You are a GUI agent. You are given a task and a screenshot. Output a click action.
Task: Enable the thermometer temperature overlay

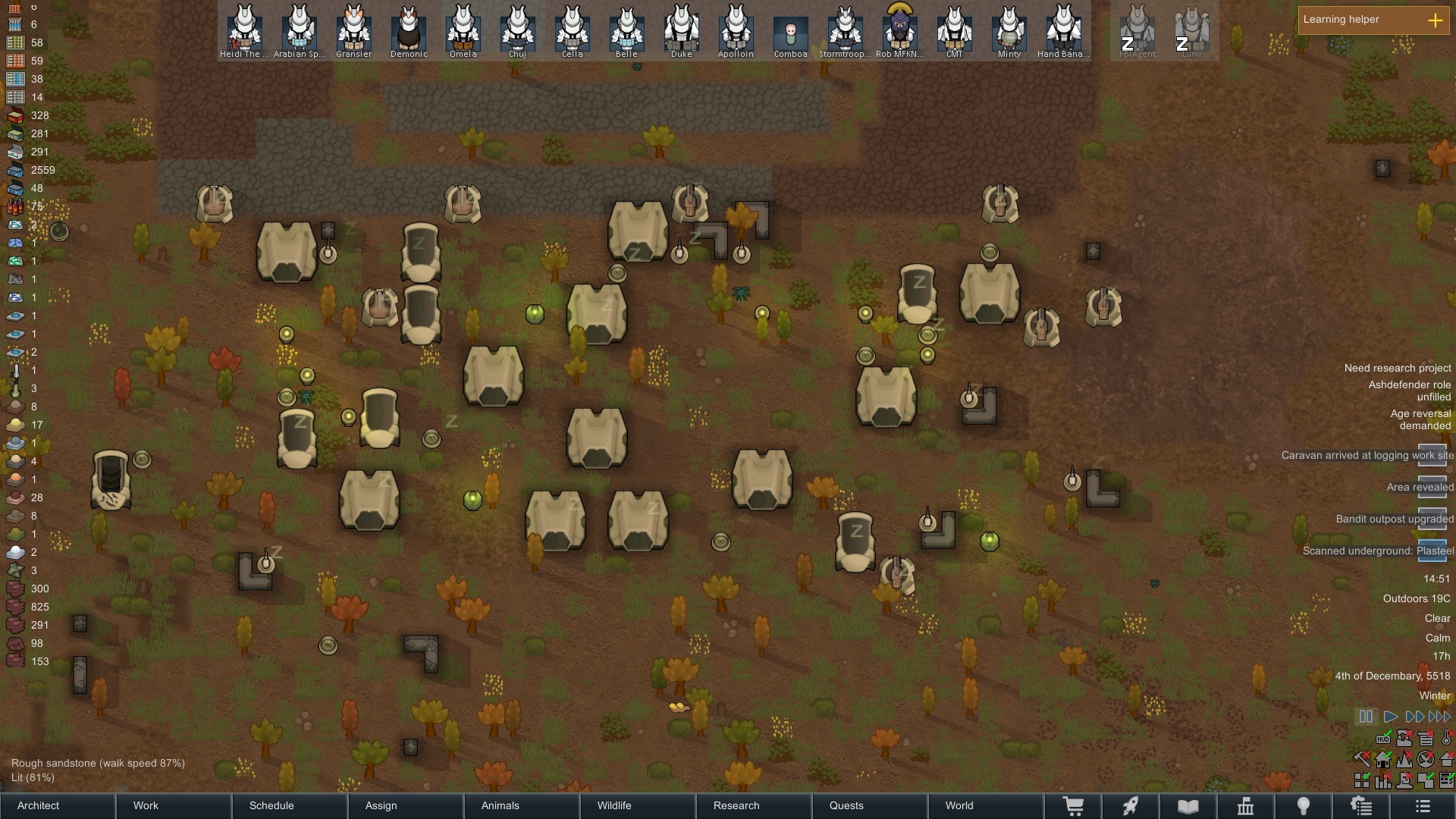click(1446, 739)
